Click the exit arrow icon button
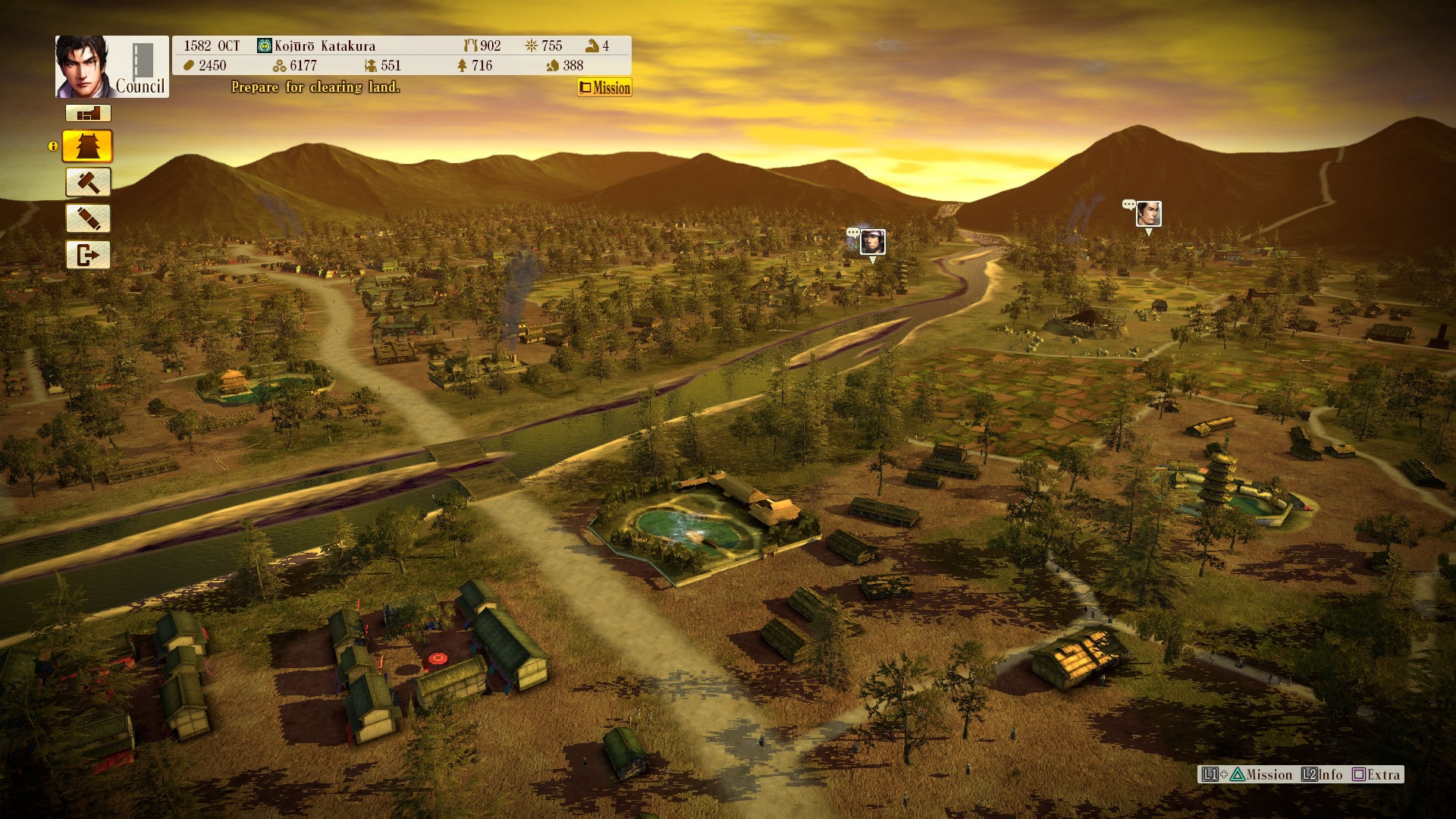Image resolution: width=1456 pixels, height=819 pixels. (x=88, y=255)
